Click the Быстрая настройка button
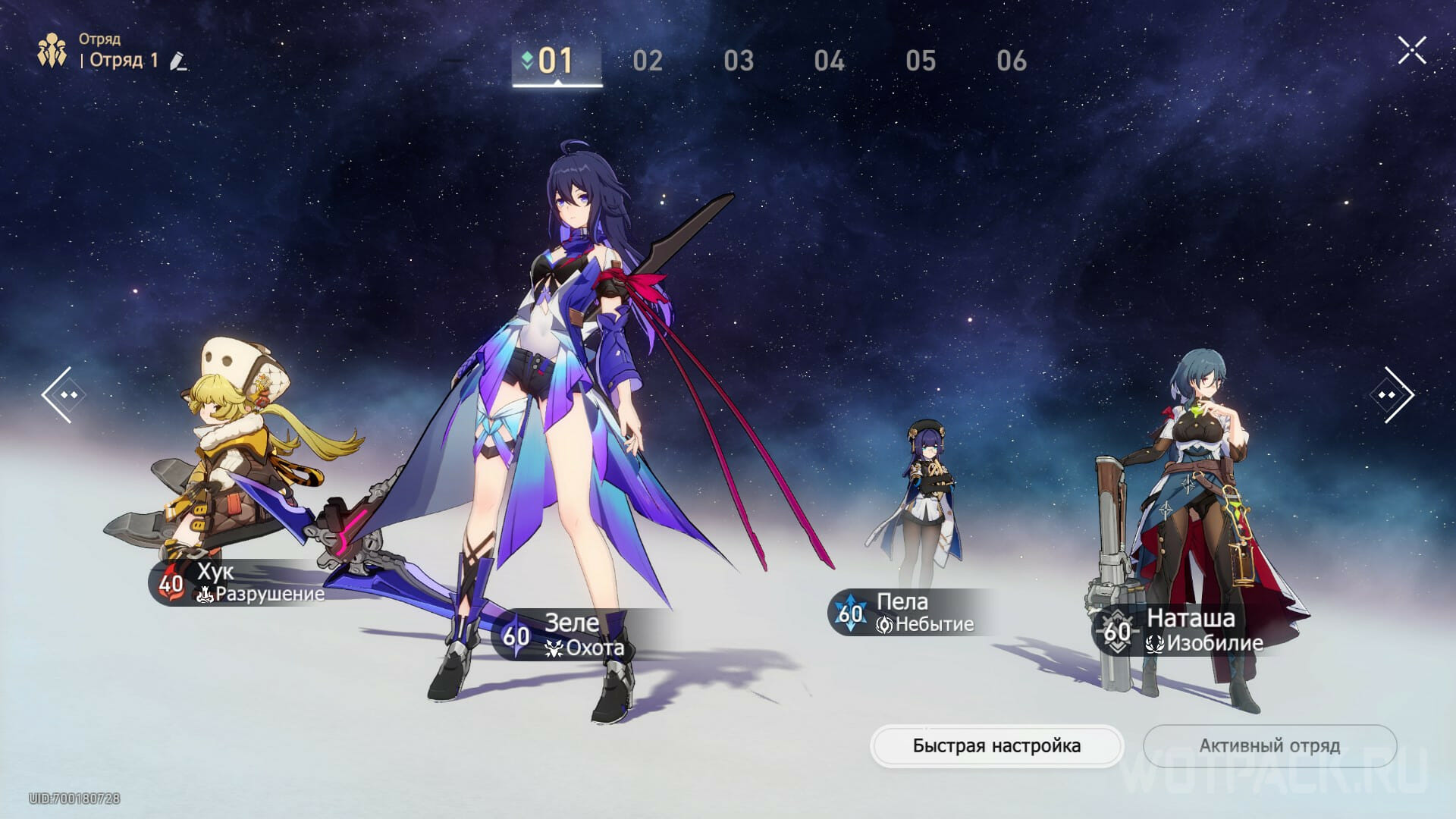 tap(996, 746)
